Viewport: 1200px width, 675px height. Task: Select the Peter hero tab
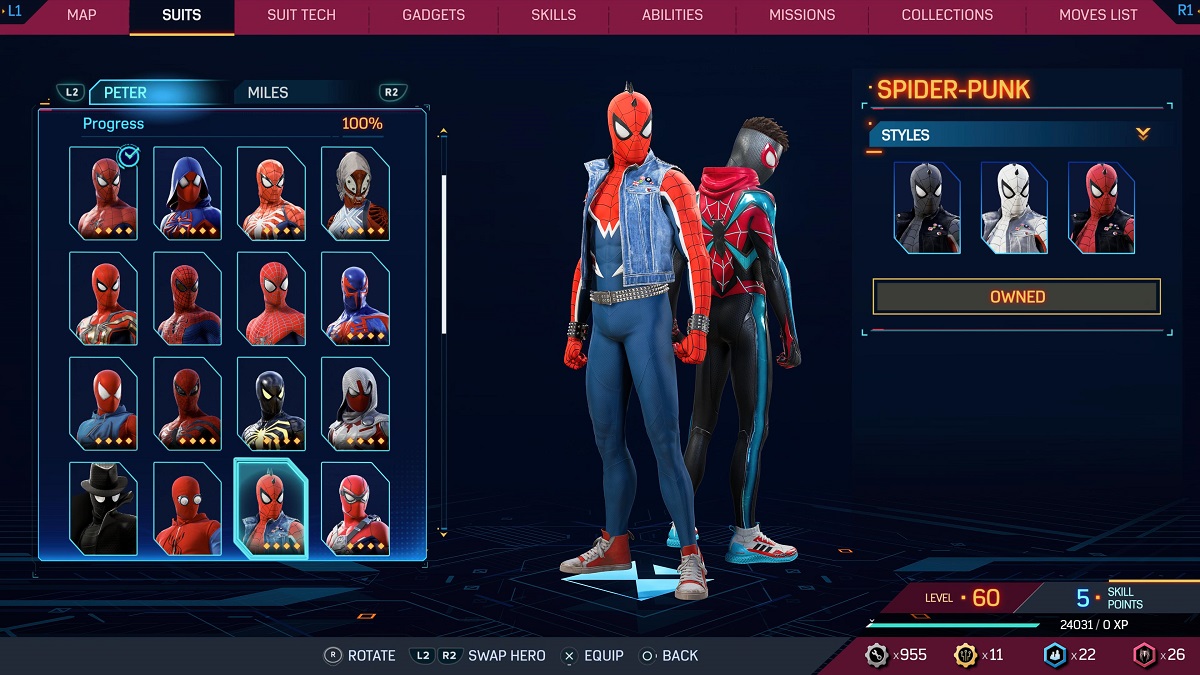[x=126, y=93]
